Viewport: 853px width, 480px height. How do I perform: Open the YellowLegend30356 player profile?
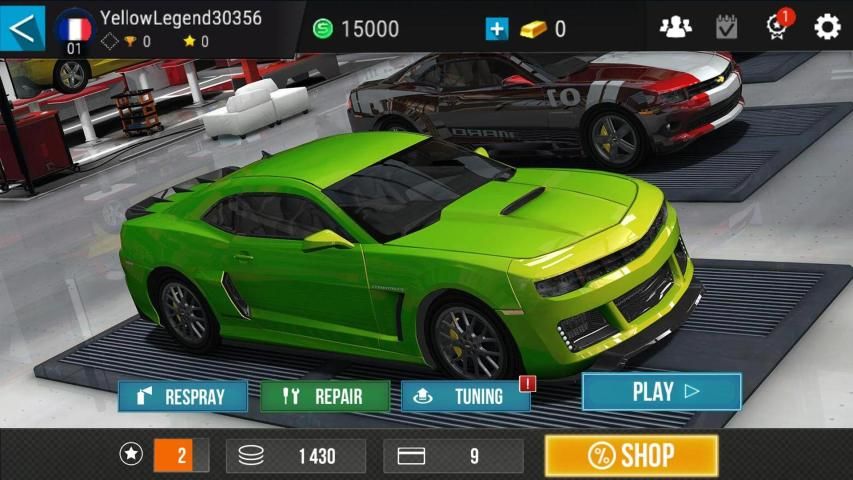[x=160, y=28]
